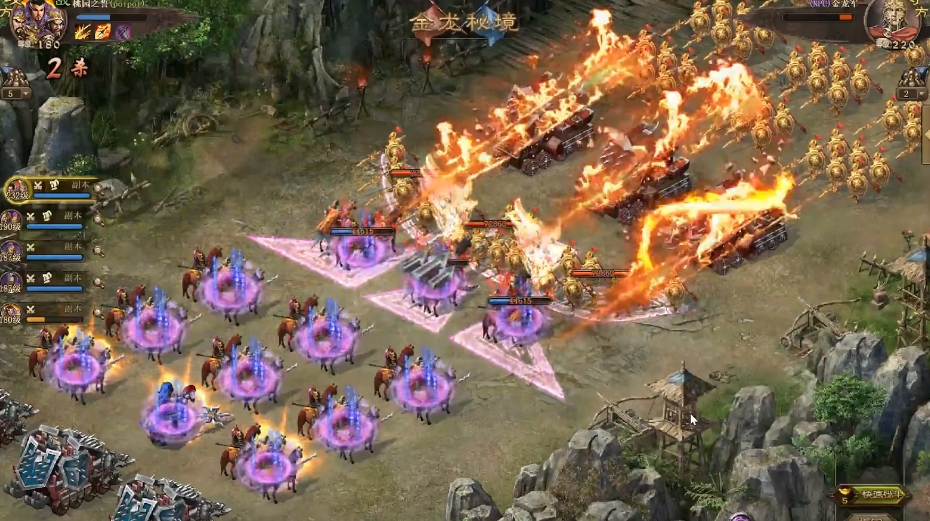The image size is (930, 521).
Task: Activate the purple skill icon
Action: pyautogui.click(x=123, y=33)
